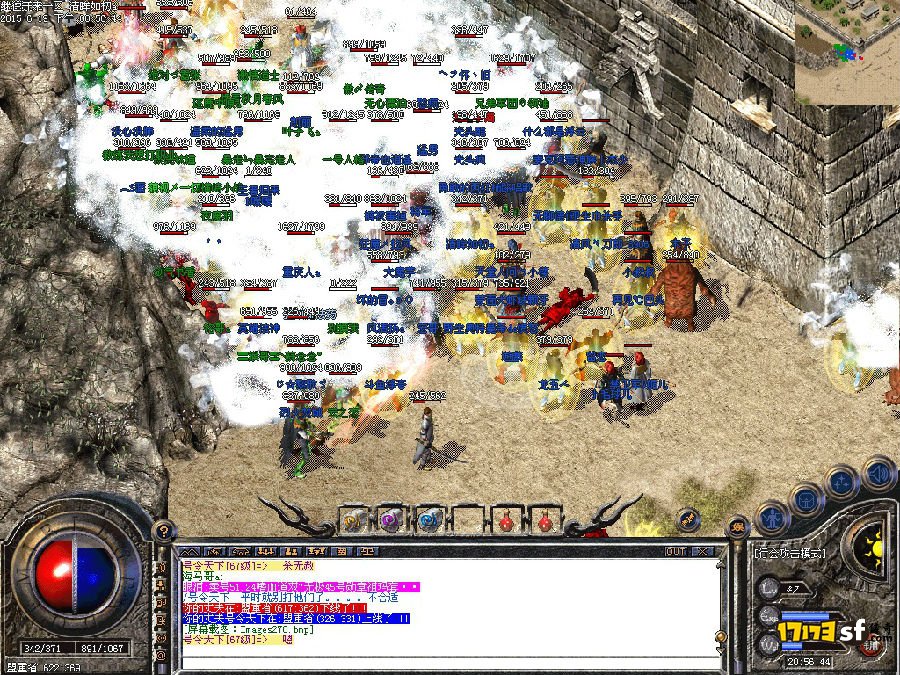
Task: Switch the guild attack mode label
Action: pyautogui.click(x=791, y=551)
